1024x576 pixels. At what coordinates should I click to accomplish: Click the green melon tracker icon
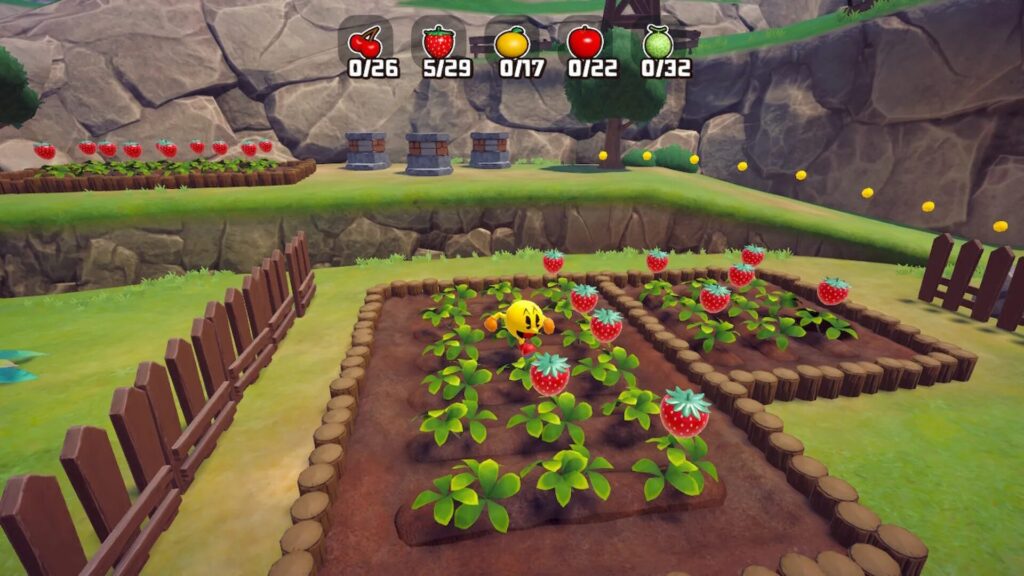pyautogui.click(x=657, y=42)
